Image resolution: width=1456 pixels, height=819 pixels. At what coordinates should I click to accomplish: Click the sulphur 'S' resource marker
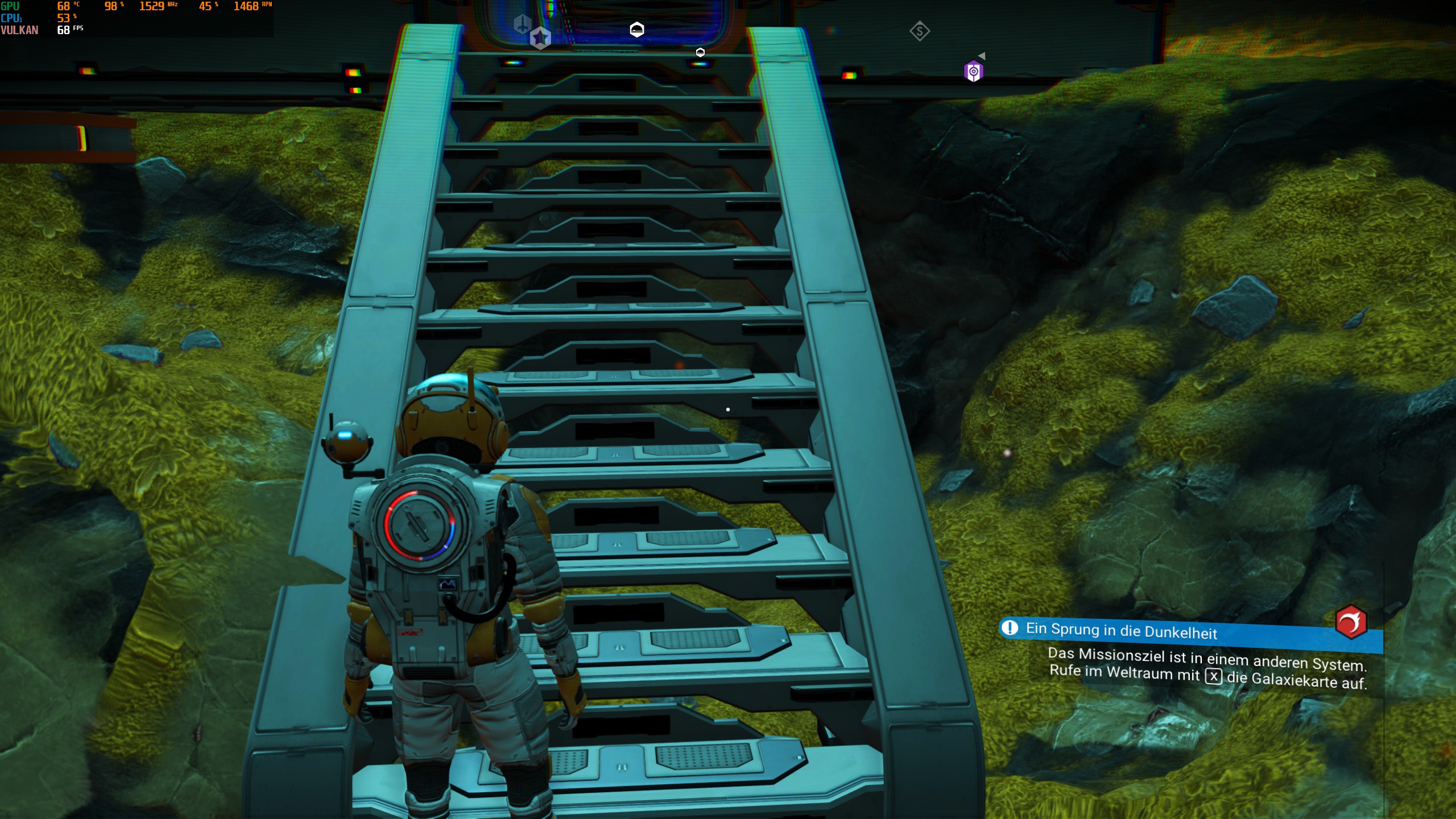tap(920, 30)
